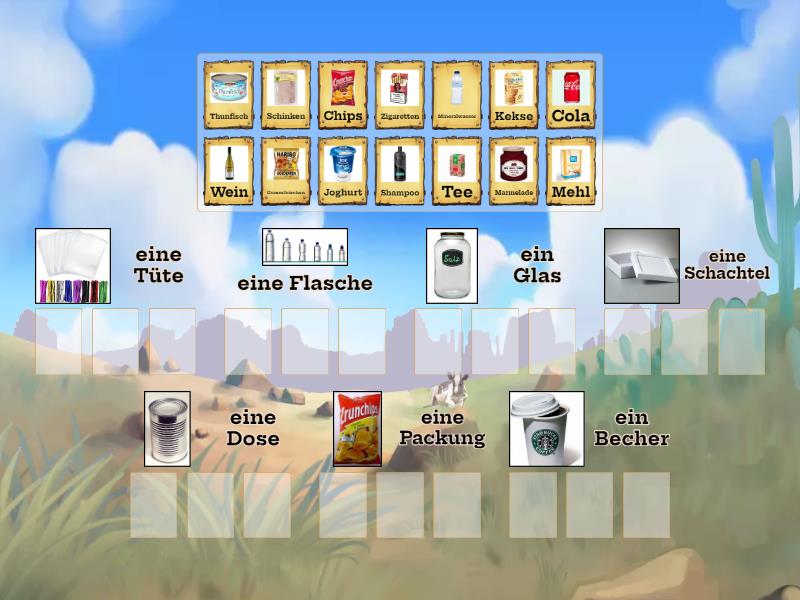Screen dimensions: 800x600
Task: Choose the Wein bottle card
Action: coord(228,171)
